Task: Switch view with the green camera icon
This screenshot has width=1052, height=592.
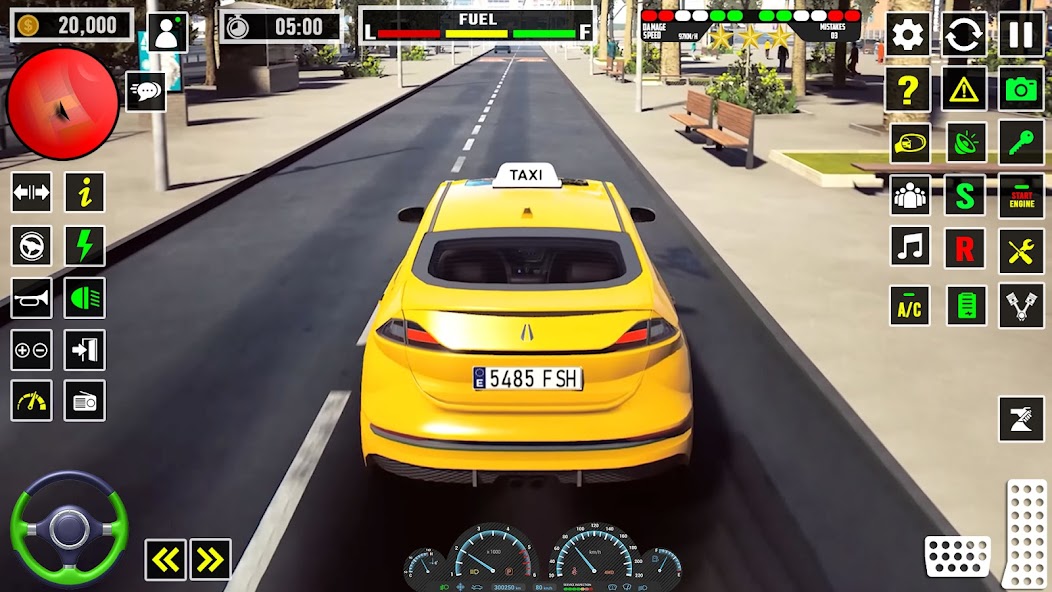Action: [x=1021, y=89]
